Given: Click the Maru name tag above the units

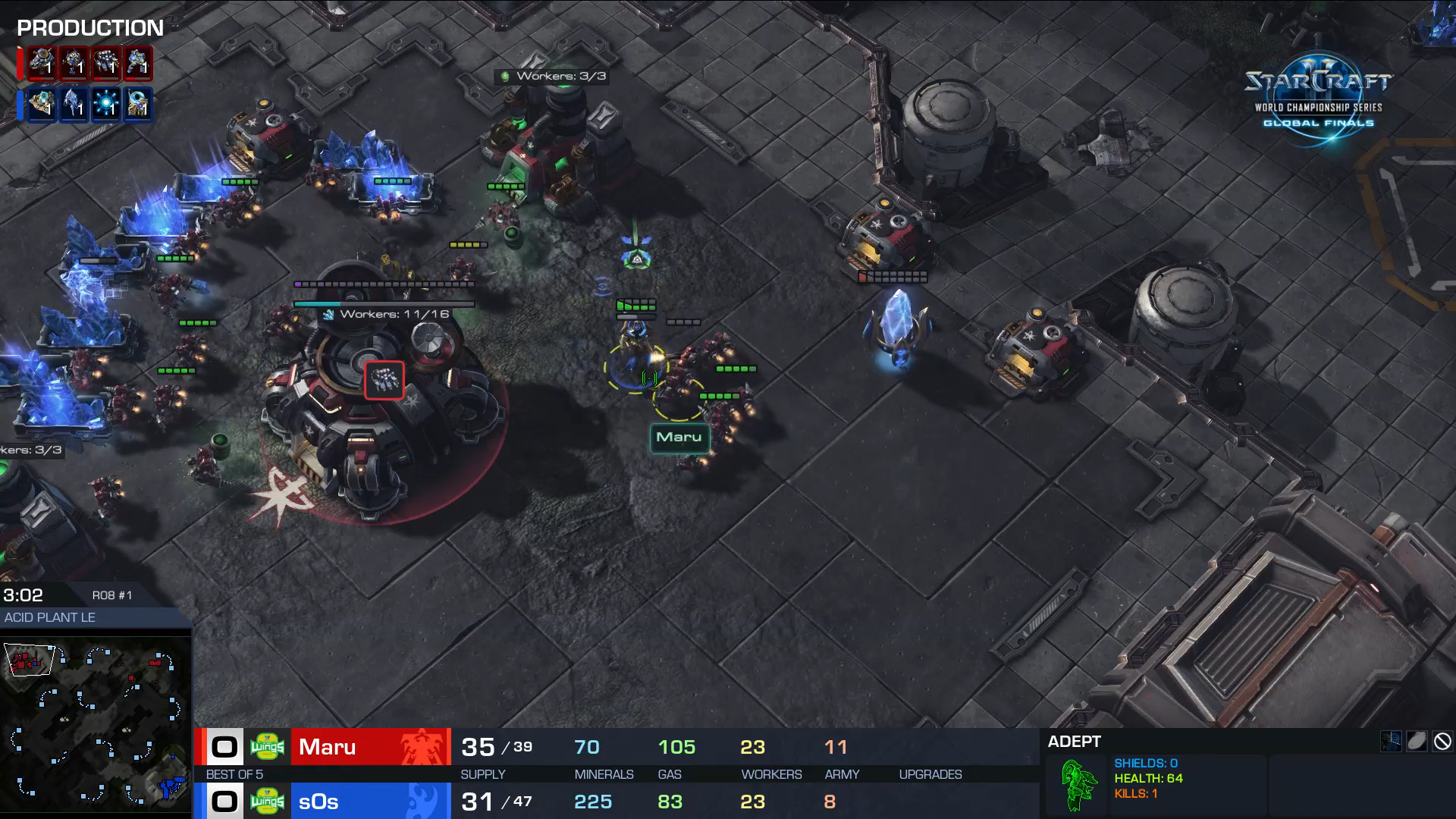Looking at the screenshot, I should tap(679, 438).
